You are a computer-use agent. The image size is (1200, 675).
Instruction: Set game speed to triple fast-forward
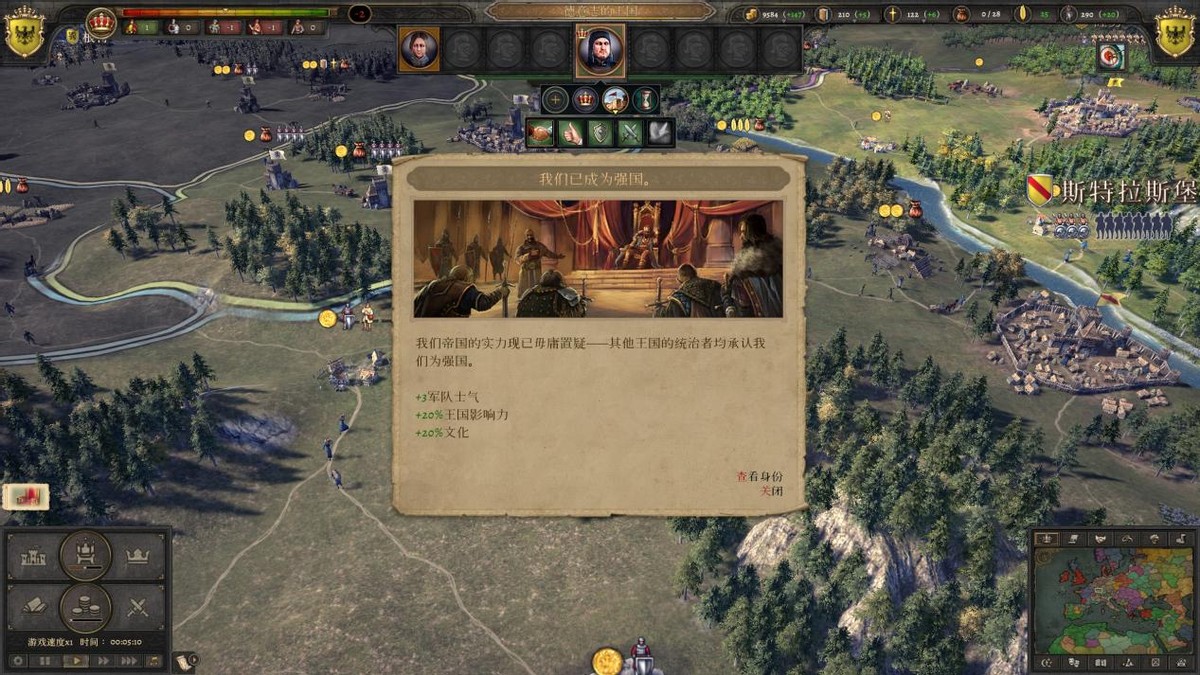[x=129, y=661]
